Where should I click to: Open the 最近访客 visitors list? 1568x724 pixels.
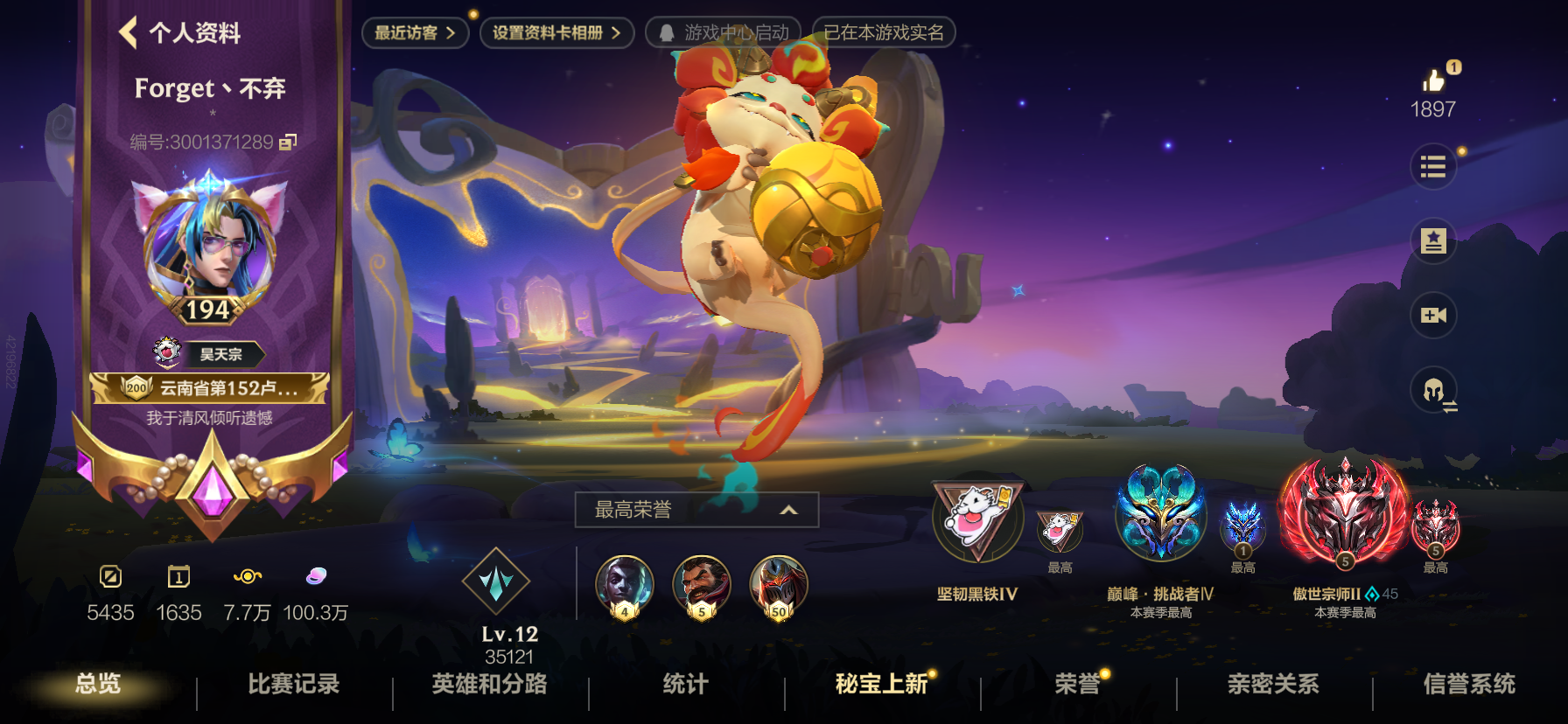[415, 33]
